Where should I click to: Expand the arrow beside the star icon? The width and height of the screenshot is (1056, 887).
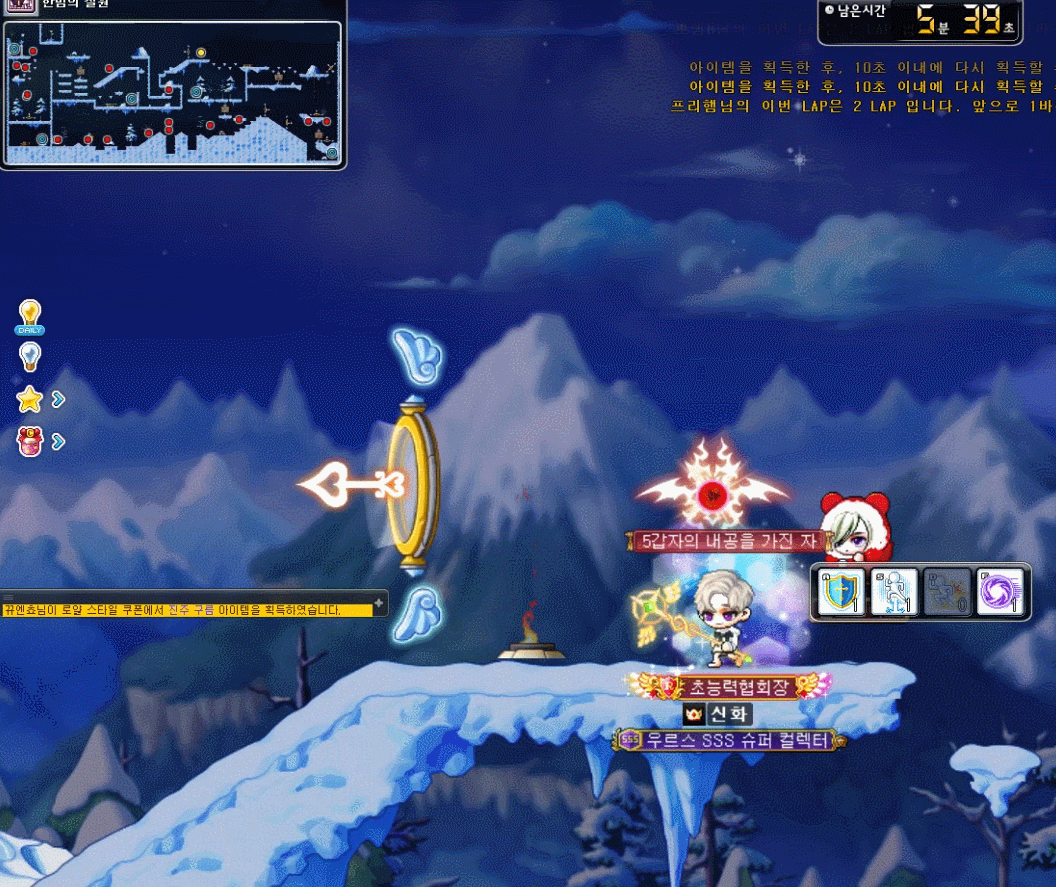tap(58, 400)
